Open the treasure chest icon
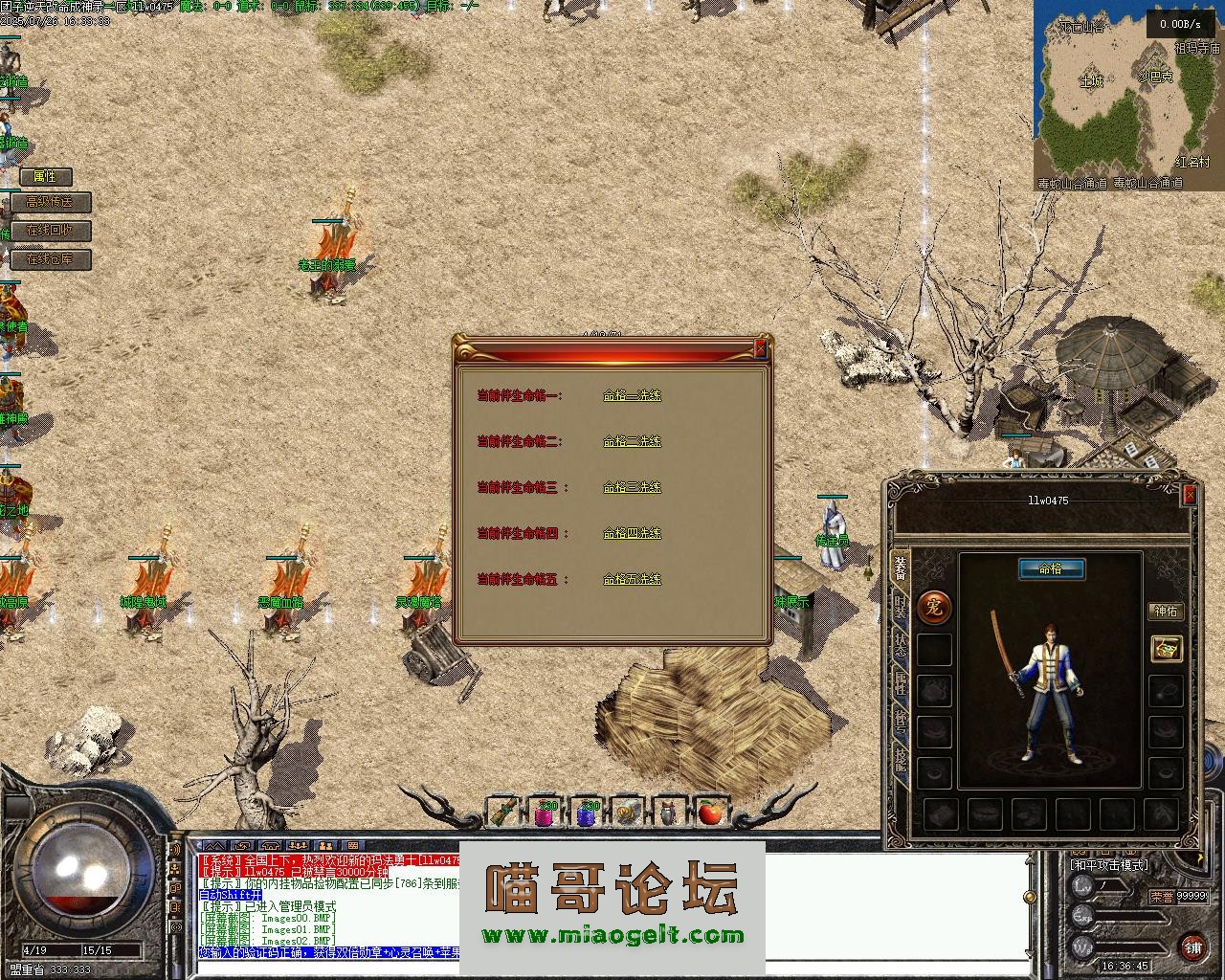Screen dimensions: 1225x980 click(x=1166, y=649)
